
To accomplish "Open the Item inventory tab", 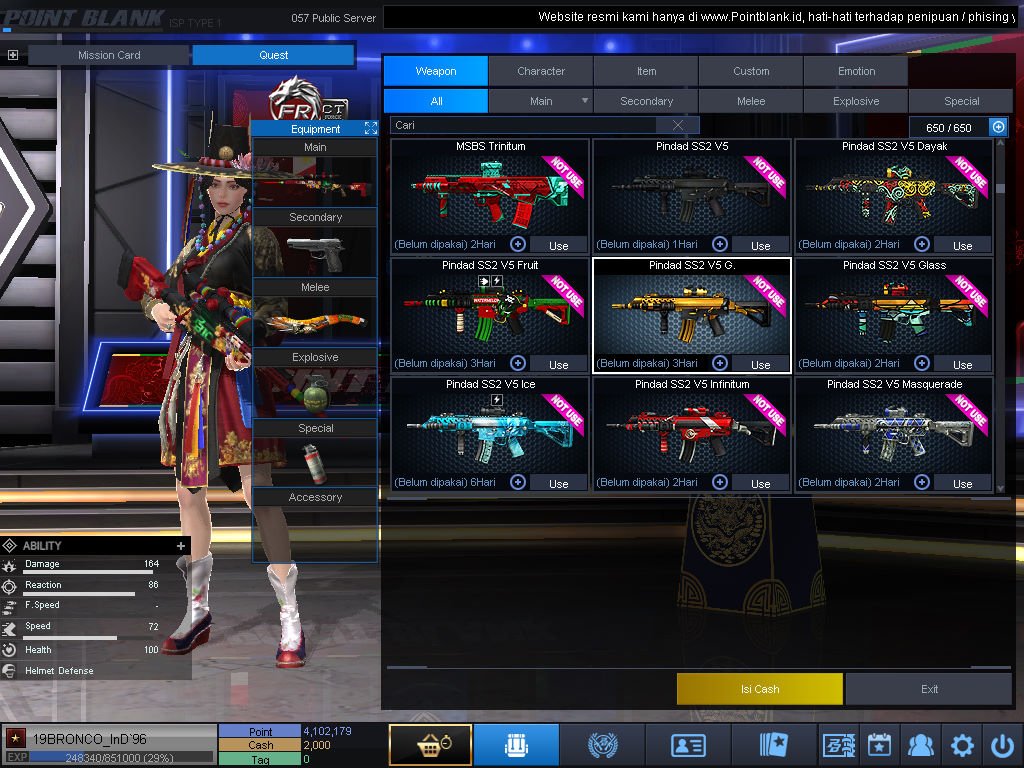I will (646, 71).
